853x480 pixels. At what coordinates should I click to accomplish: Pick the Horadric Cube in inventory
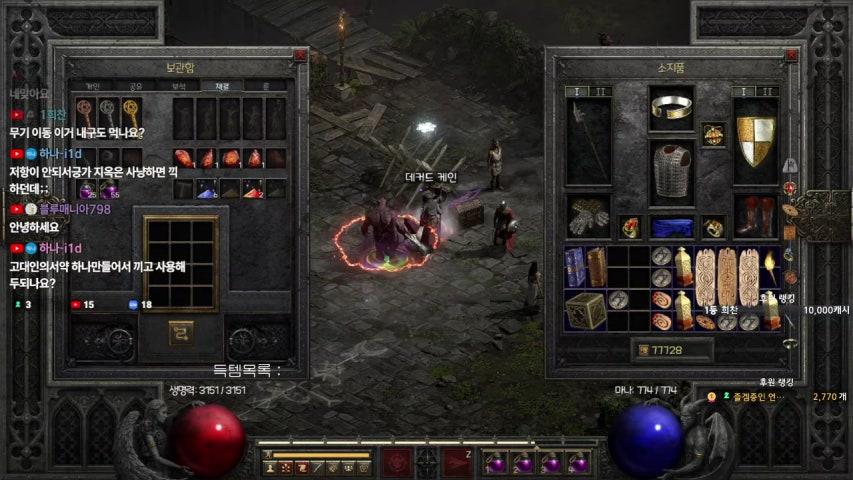pos(584,312)
